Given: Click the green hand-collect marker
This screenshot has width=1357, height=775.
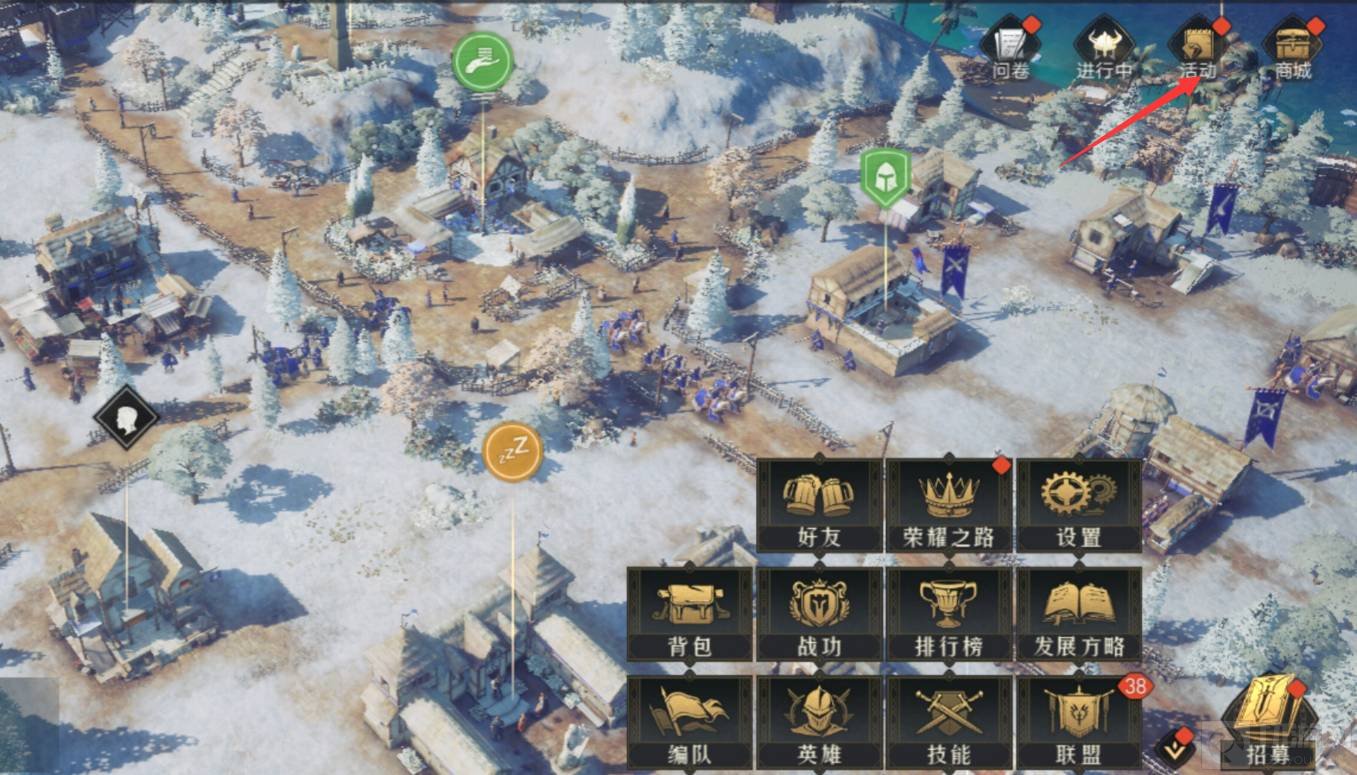Looking at the screenshot, I should [482, 62].
